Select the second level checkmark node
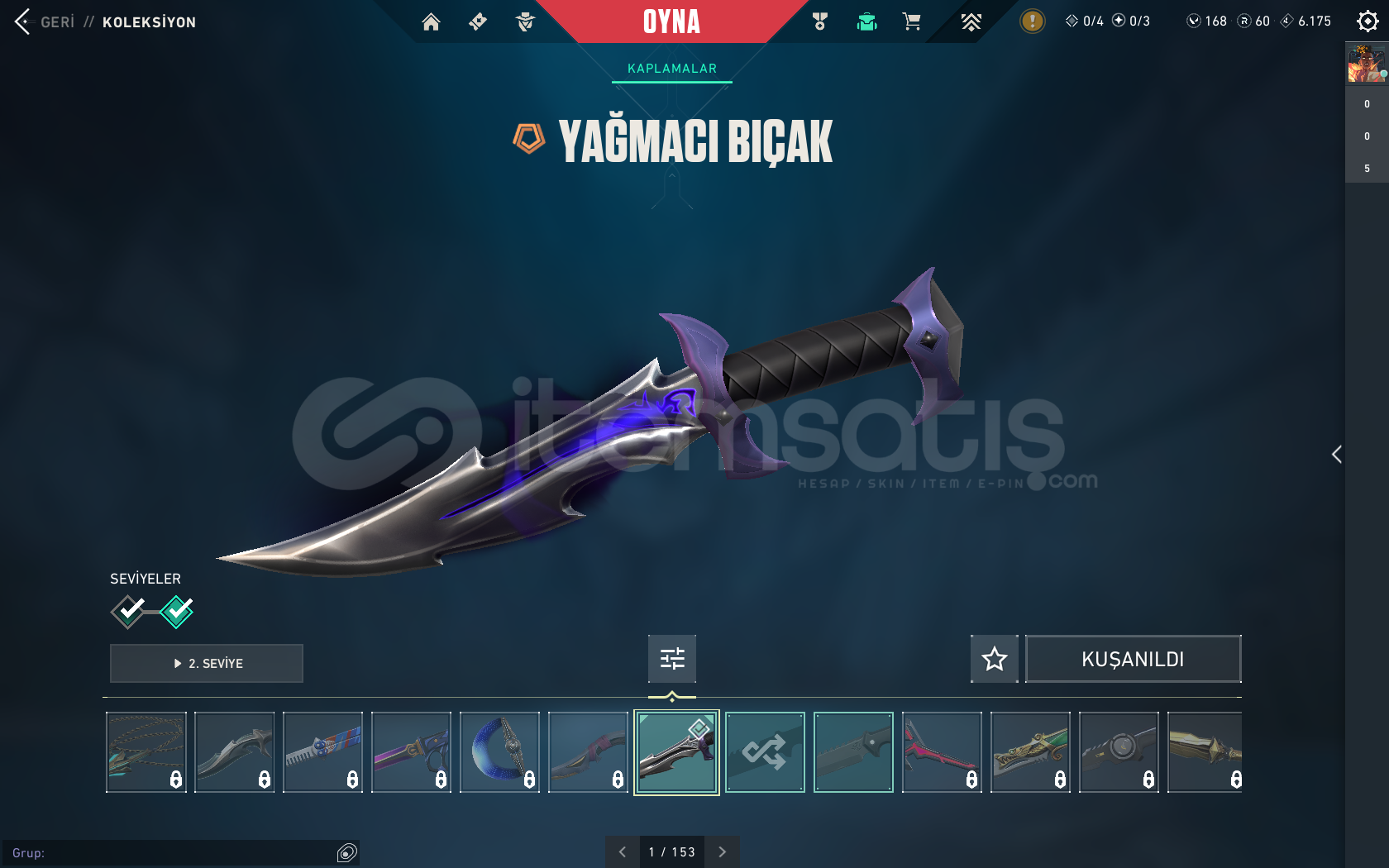Screen dimensions: 1389x868 pyautogui.click(x=176, y=612)
